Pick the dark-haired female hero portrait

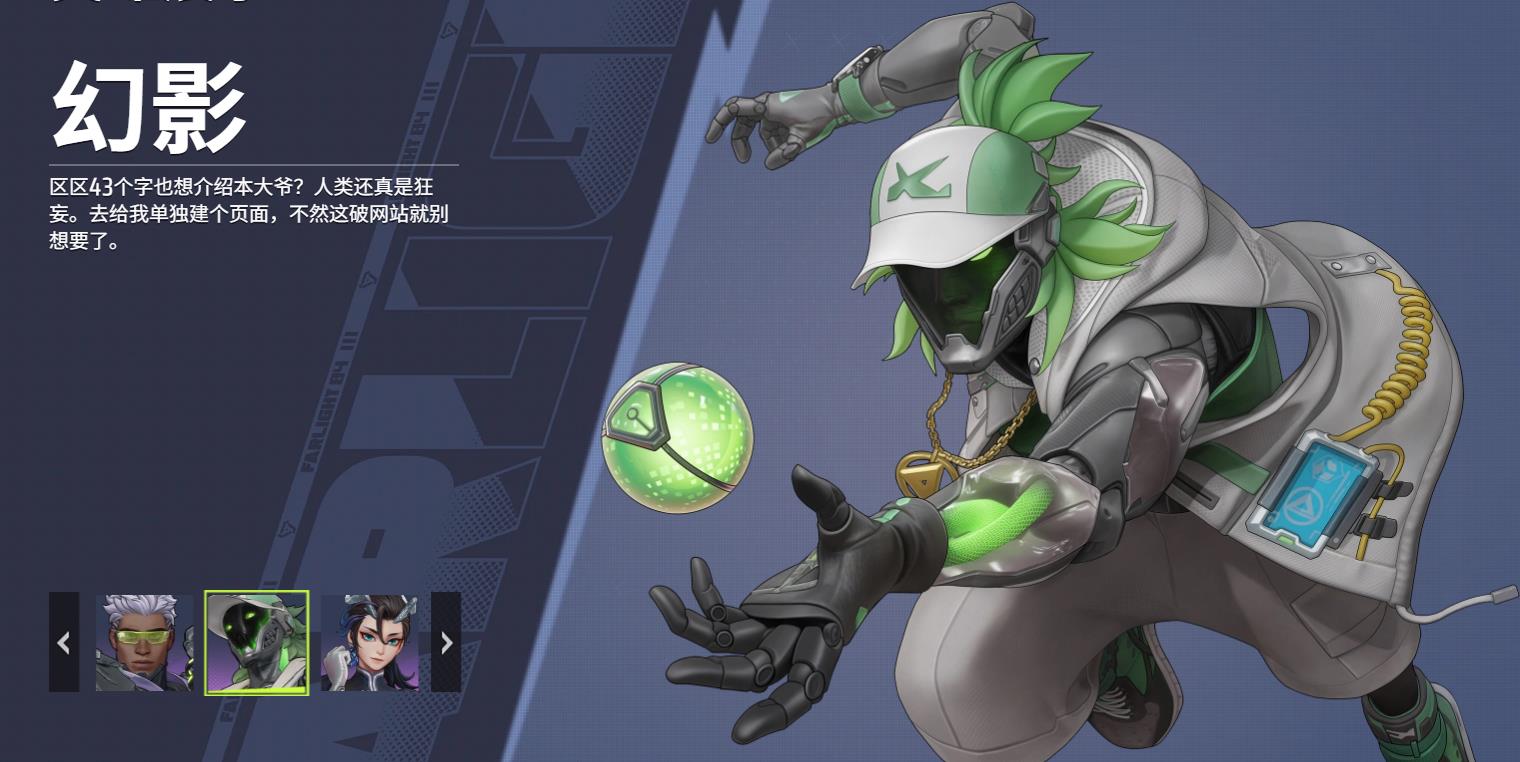coord(370,642)
